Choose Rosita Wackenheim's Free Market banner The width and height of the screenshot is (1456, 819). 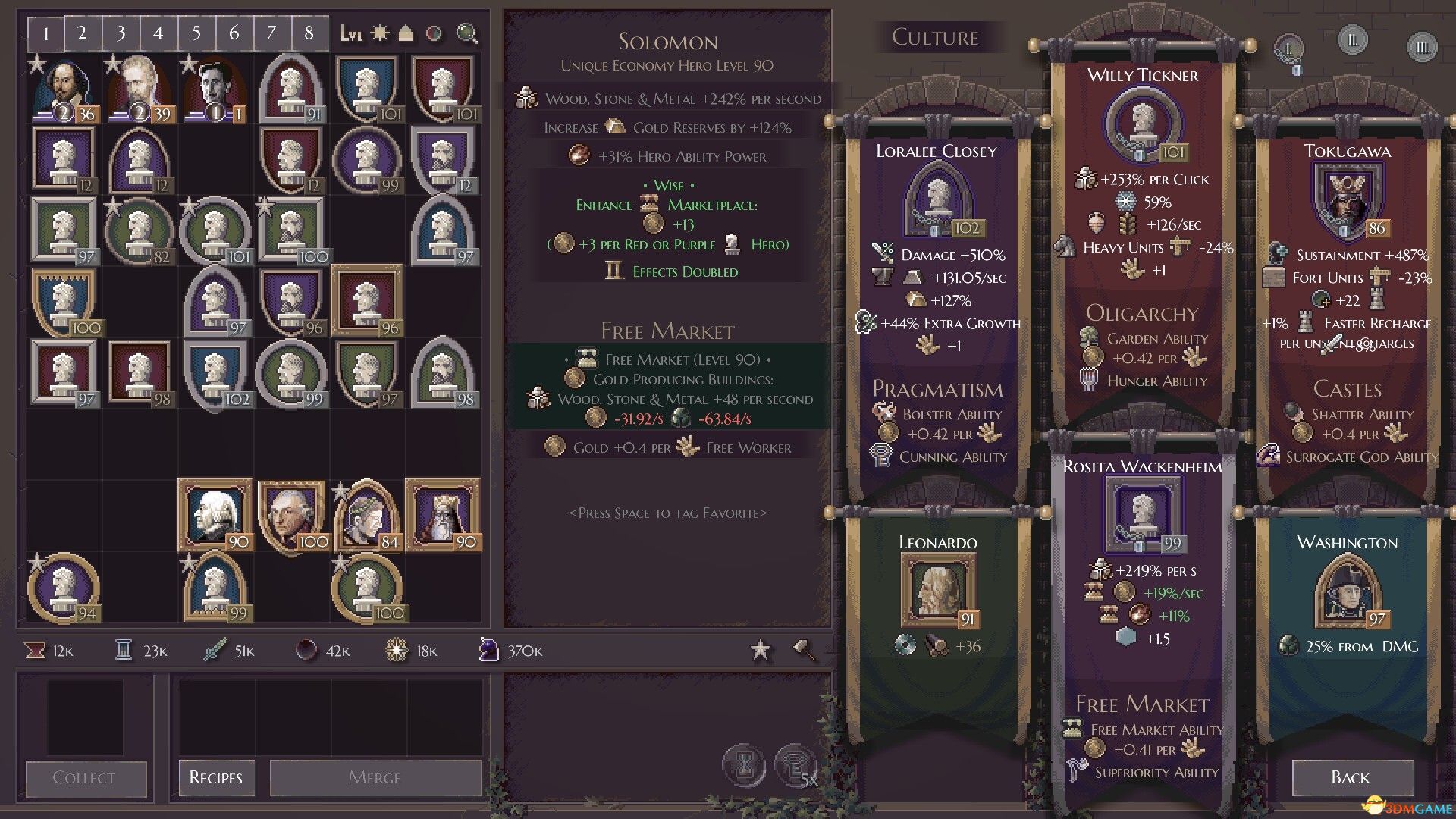[x=1143, y=607]
